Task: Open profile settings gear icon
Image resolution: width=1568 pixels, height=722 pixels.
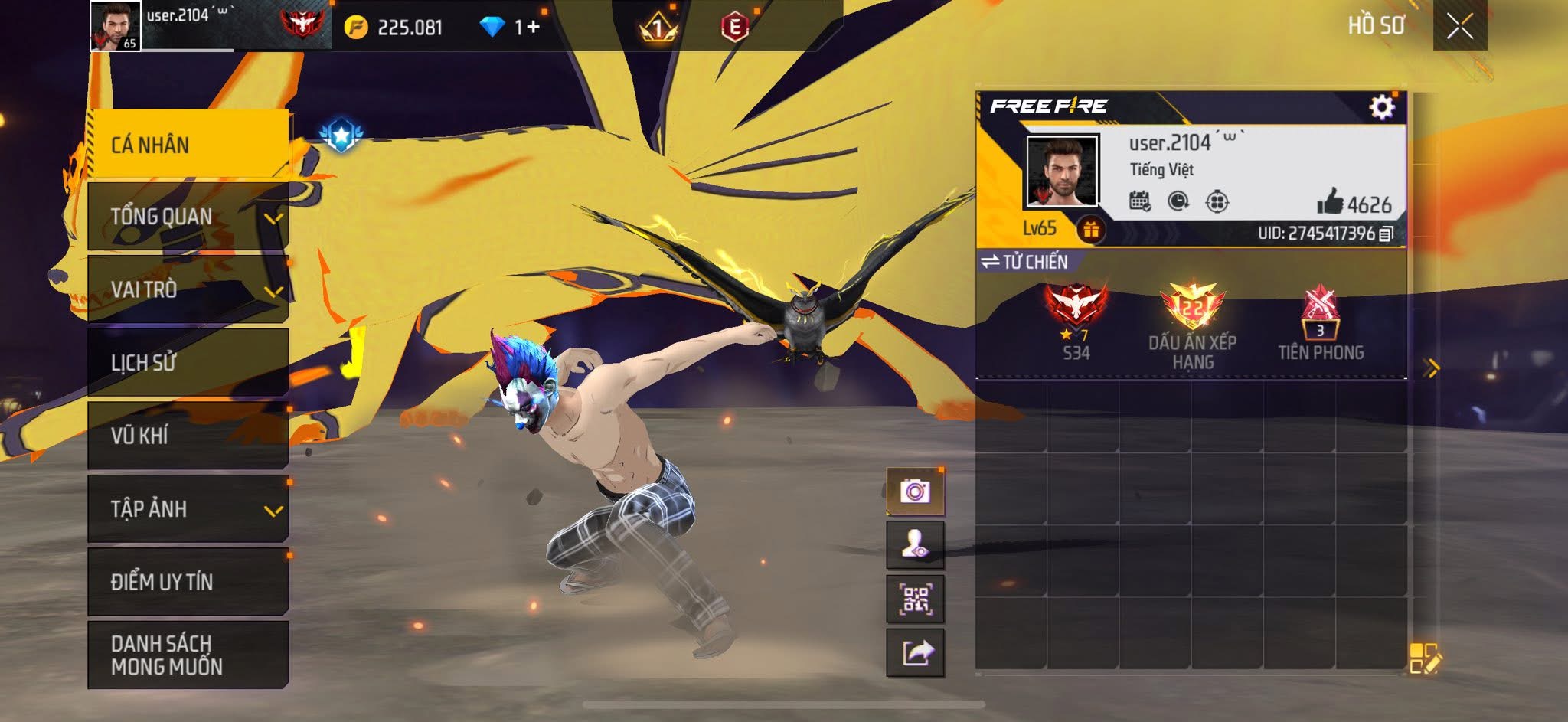Action: [1381, 107]
